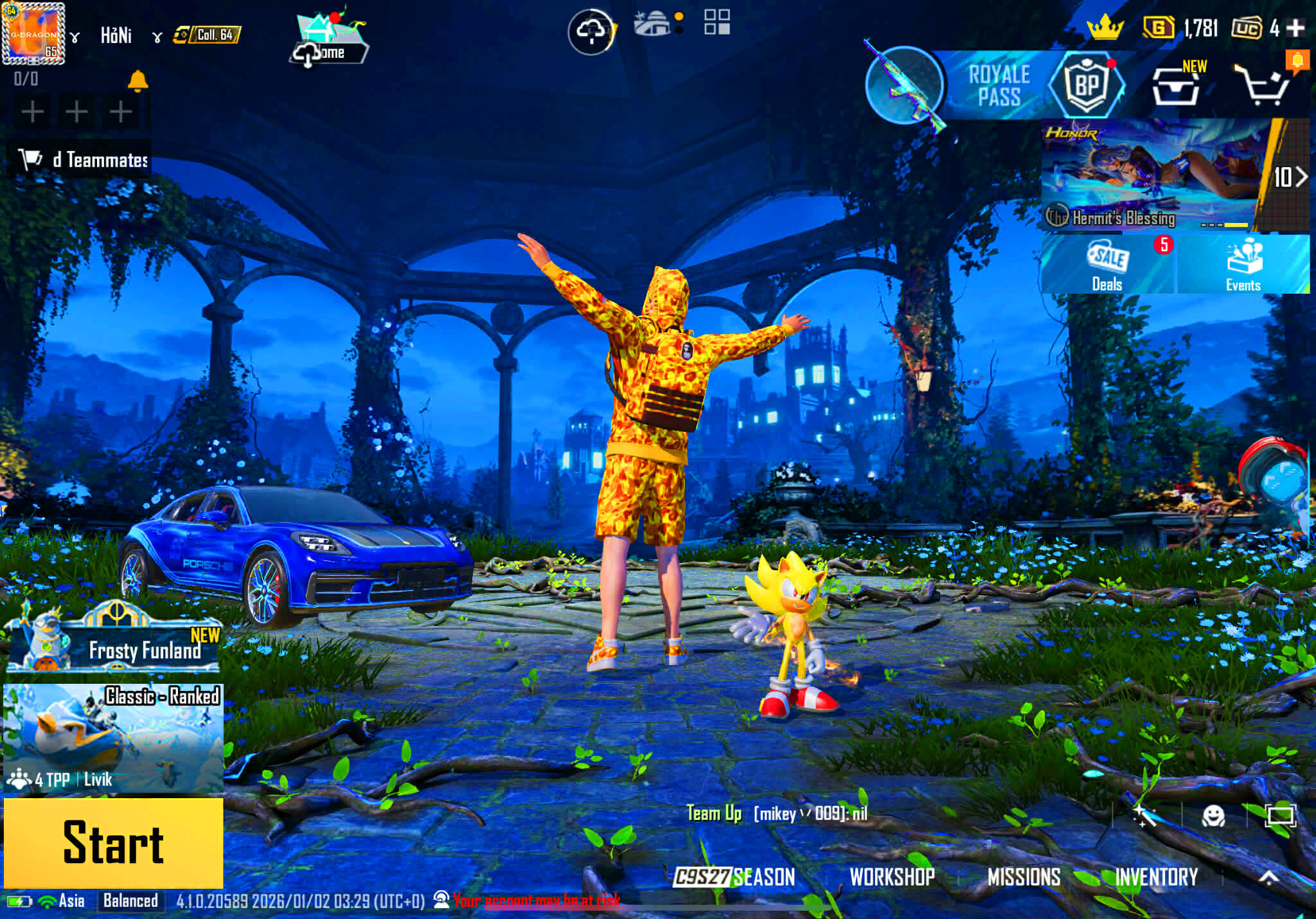Open the Home cloud house icon
This screenshot has width=1316, height=919.
pyautogui.click(x=330, y=40)
